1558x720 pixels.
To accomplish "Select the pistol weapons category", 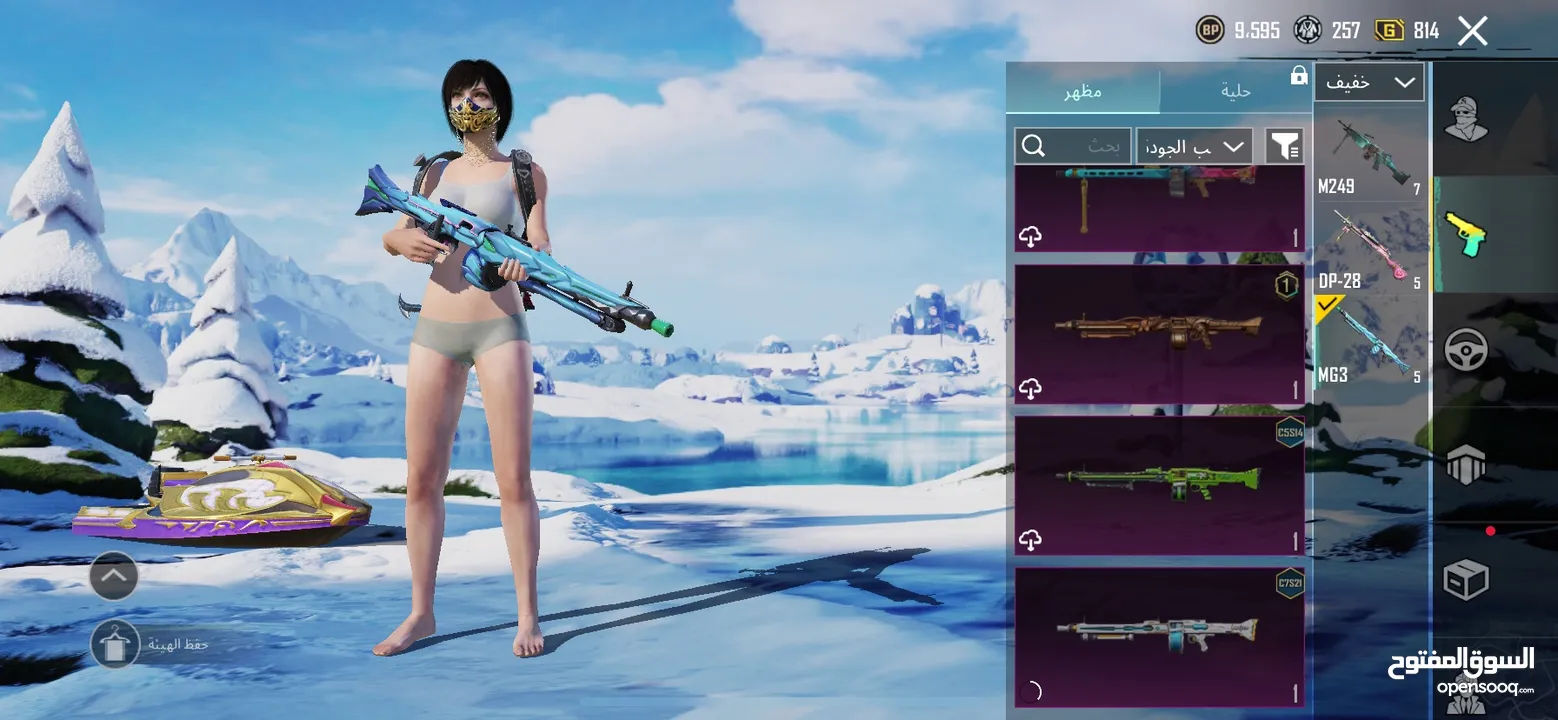I will (1466, 235).
